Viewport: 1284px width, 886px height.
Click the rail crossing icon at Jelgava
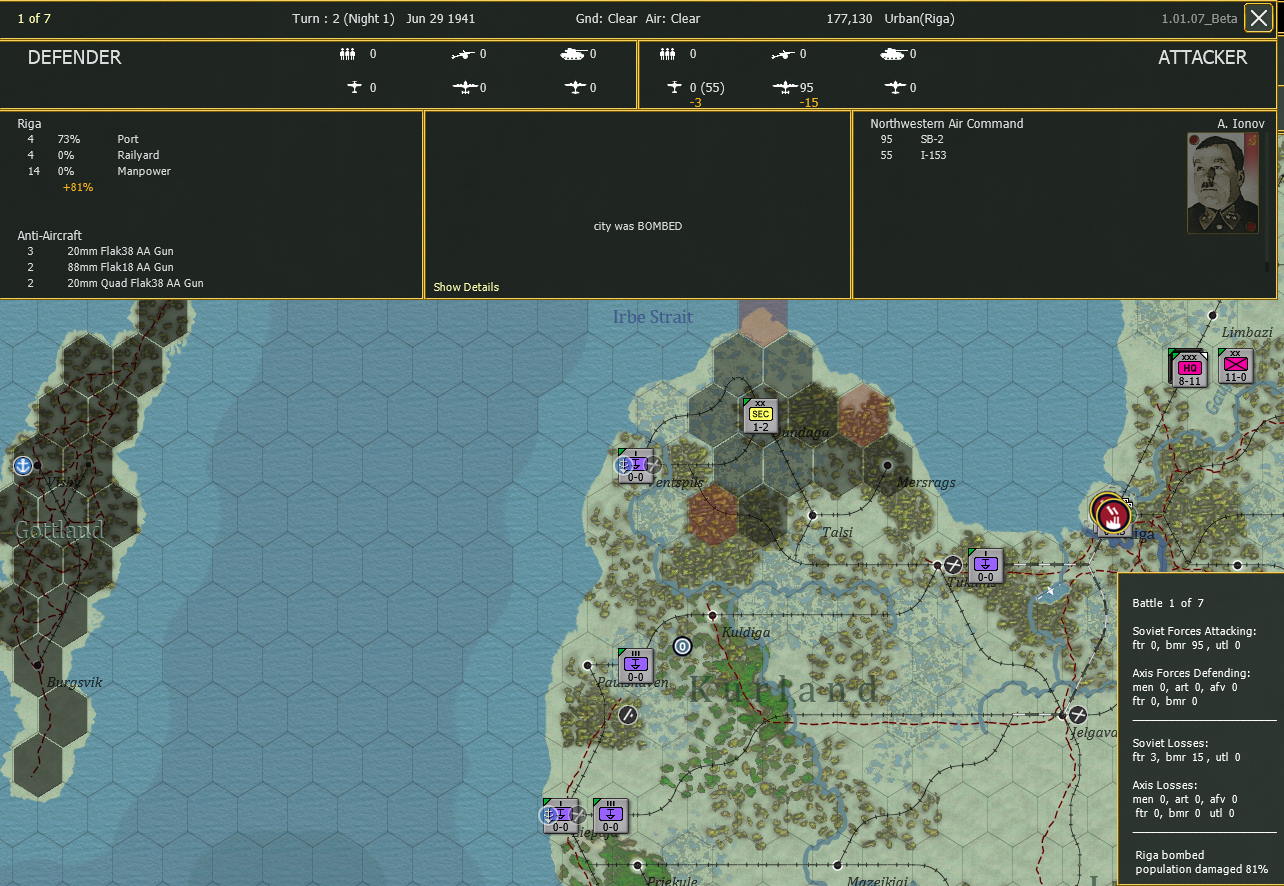1078,715
